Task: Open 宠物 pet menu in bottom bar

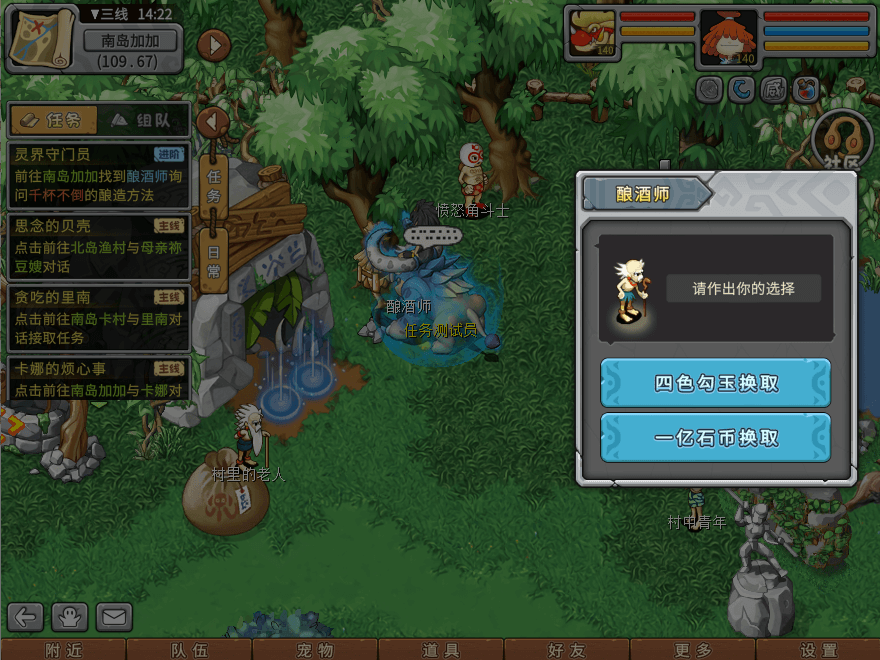Action: 315,650
